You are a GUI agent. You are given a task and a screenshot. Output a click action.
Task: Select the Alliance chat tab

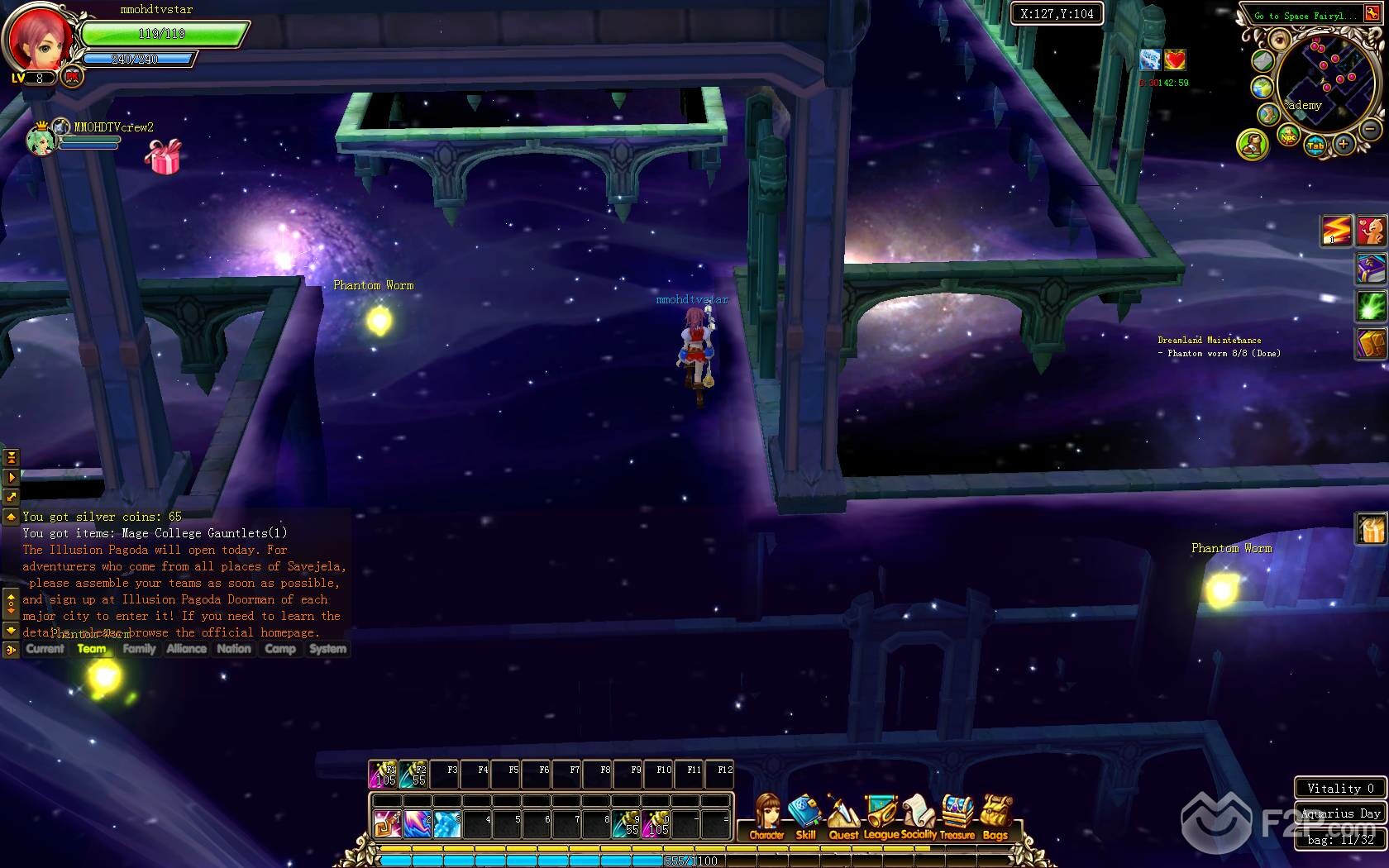[186, 649]
